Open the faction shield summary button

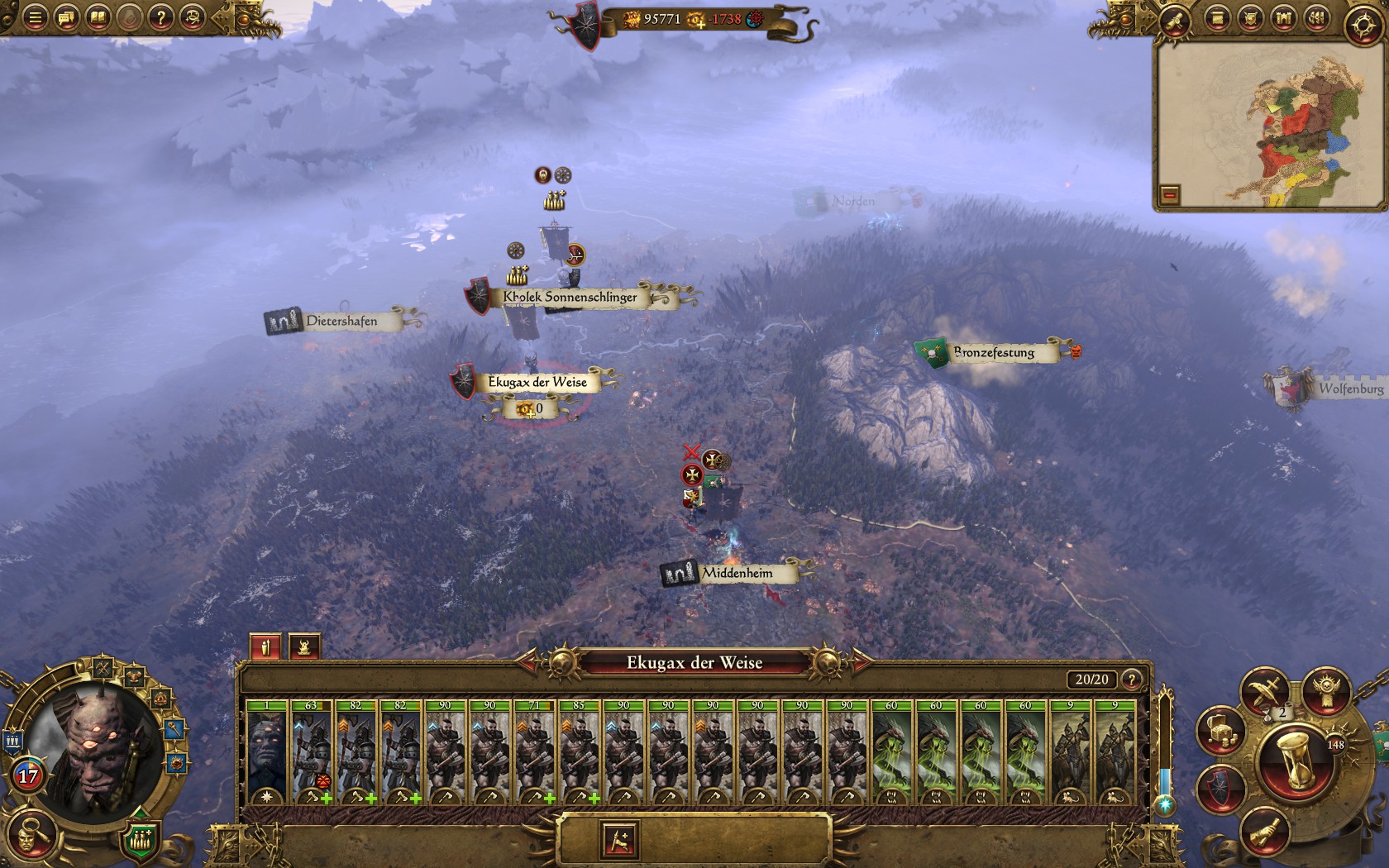coord(1220,789)
